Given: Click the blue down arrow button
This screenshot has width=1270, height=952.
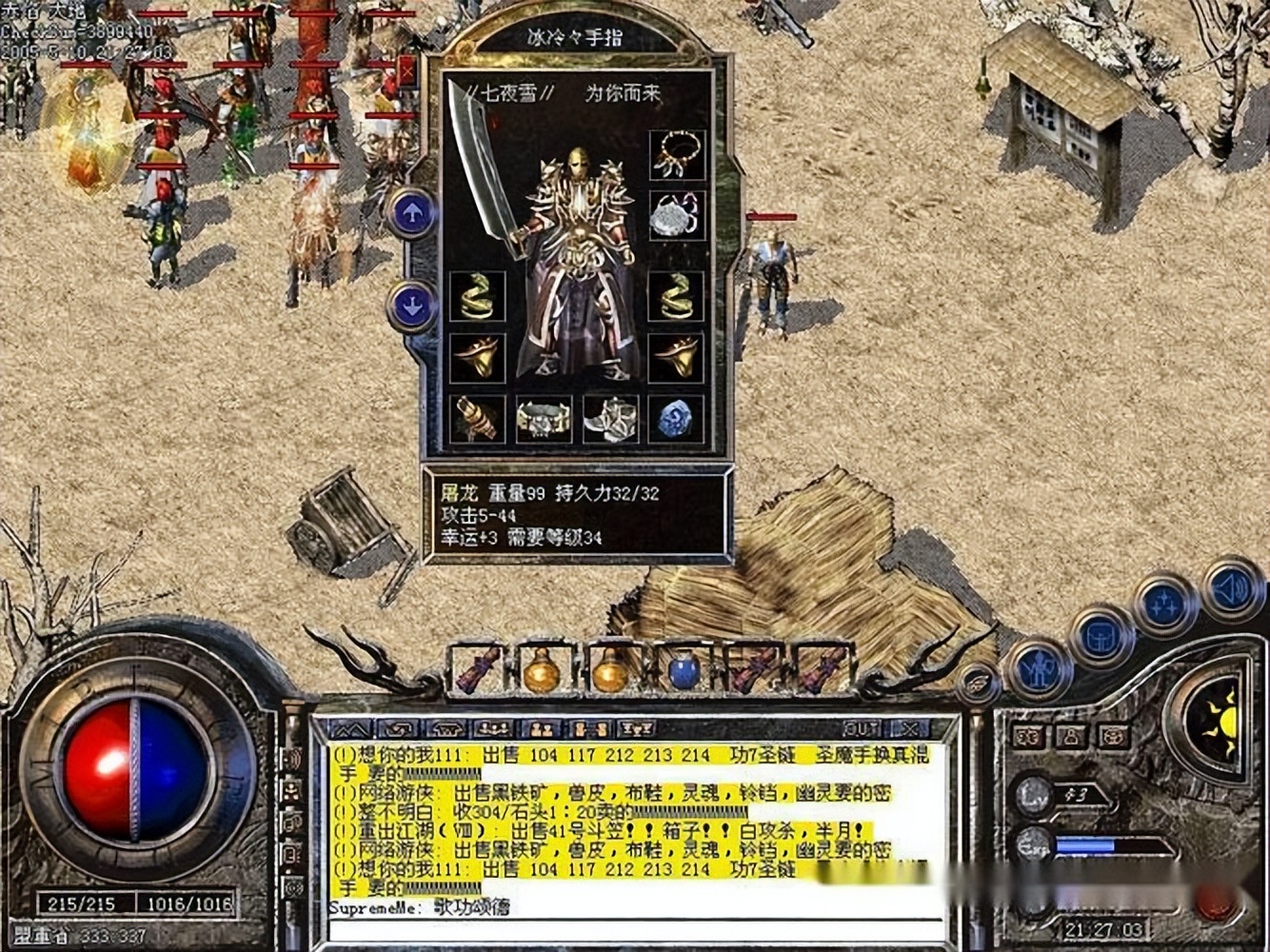Looking at the screenshot, I should click(412, 306).
